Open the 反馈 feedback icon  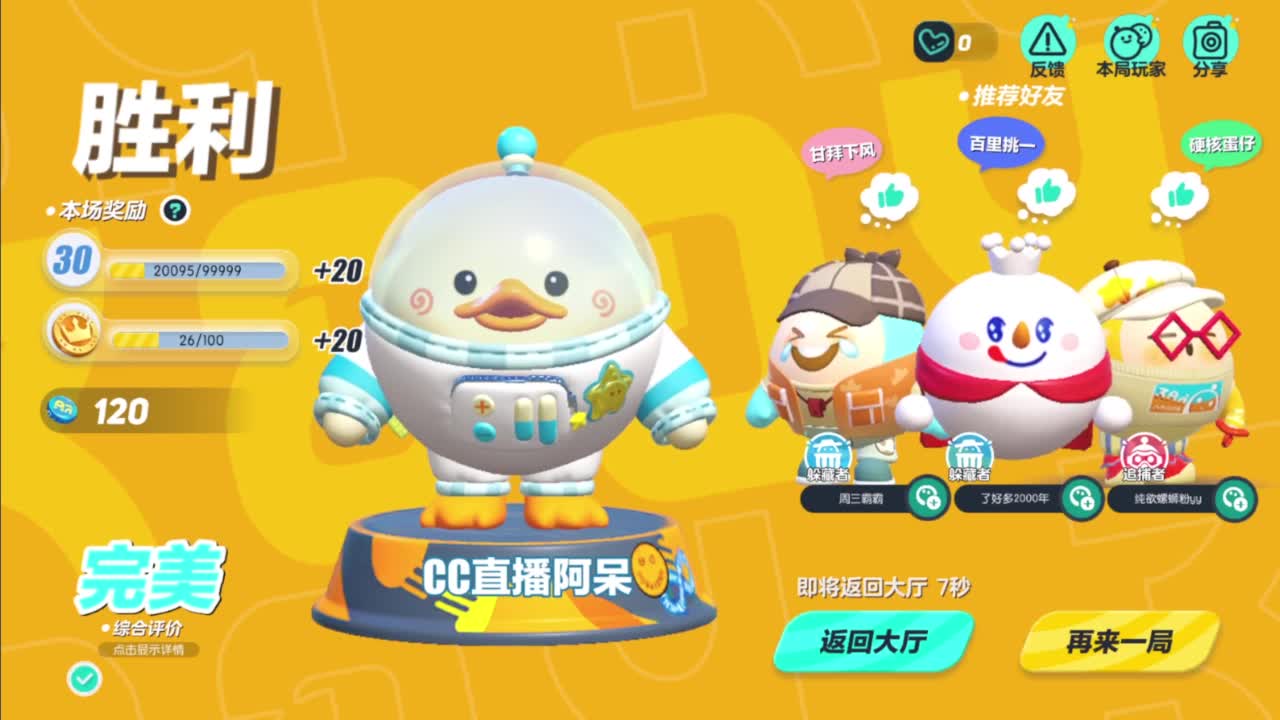click(1046, 41)
